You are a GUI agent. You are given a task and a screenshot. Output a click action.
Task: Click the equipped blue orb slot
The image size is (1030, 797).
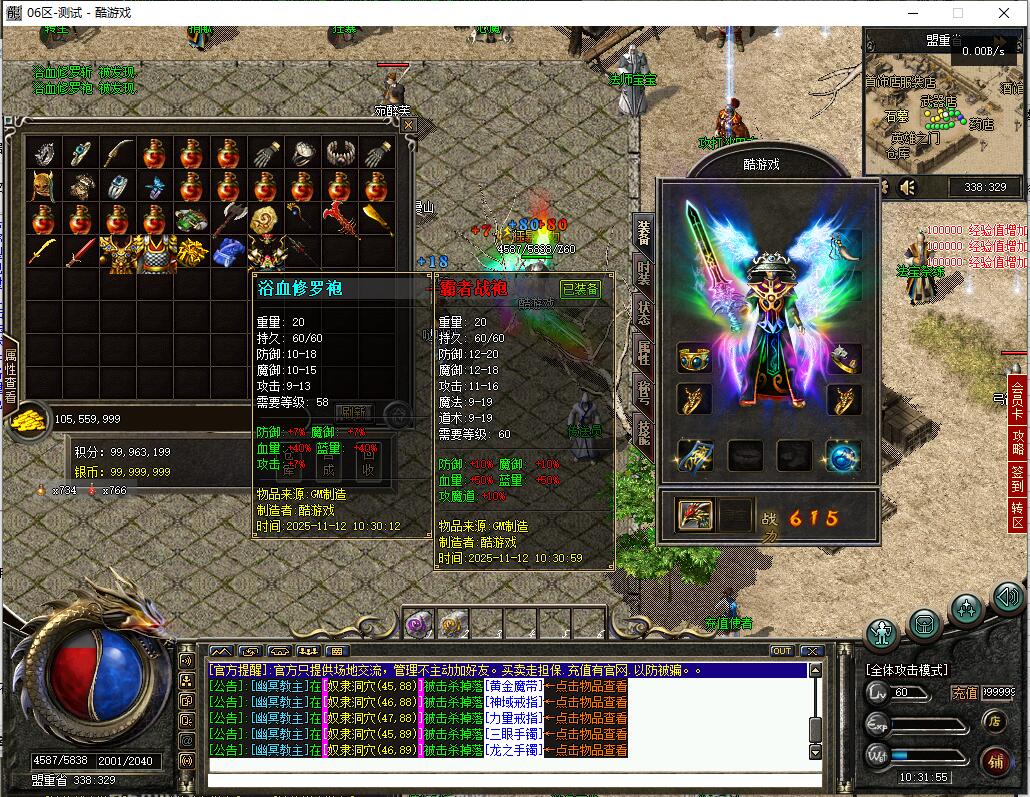pos(843,456)
